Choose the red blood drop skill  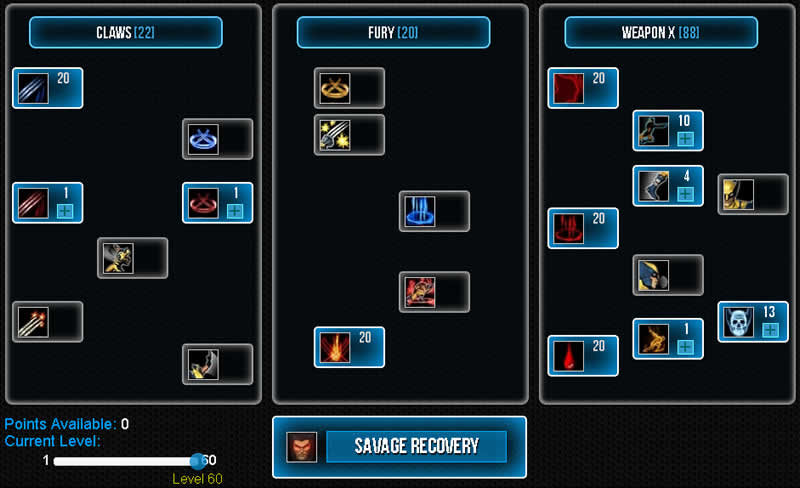coord(567,356)
